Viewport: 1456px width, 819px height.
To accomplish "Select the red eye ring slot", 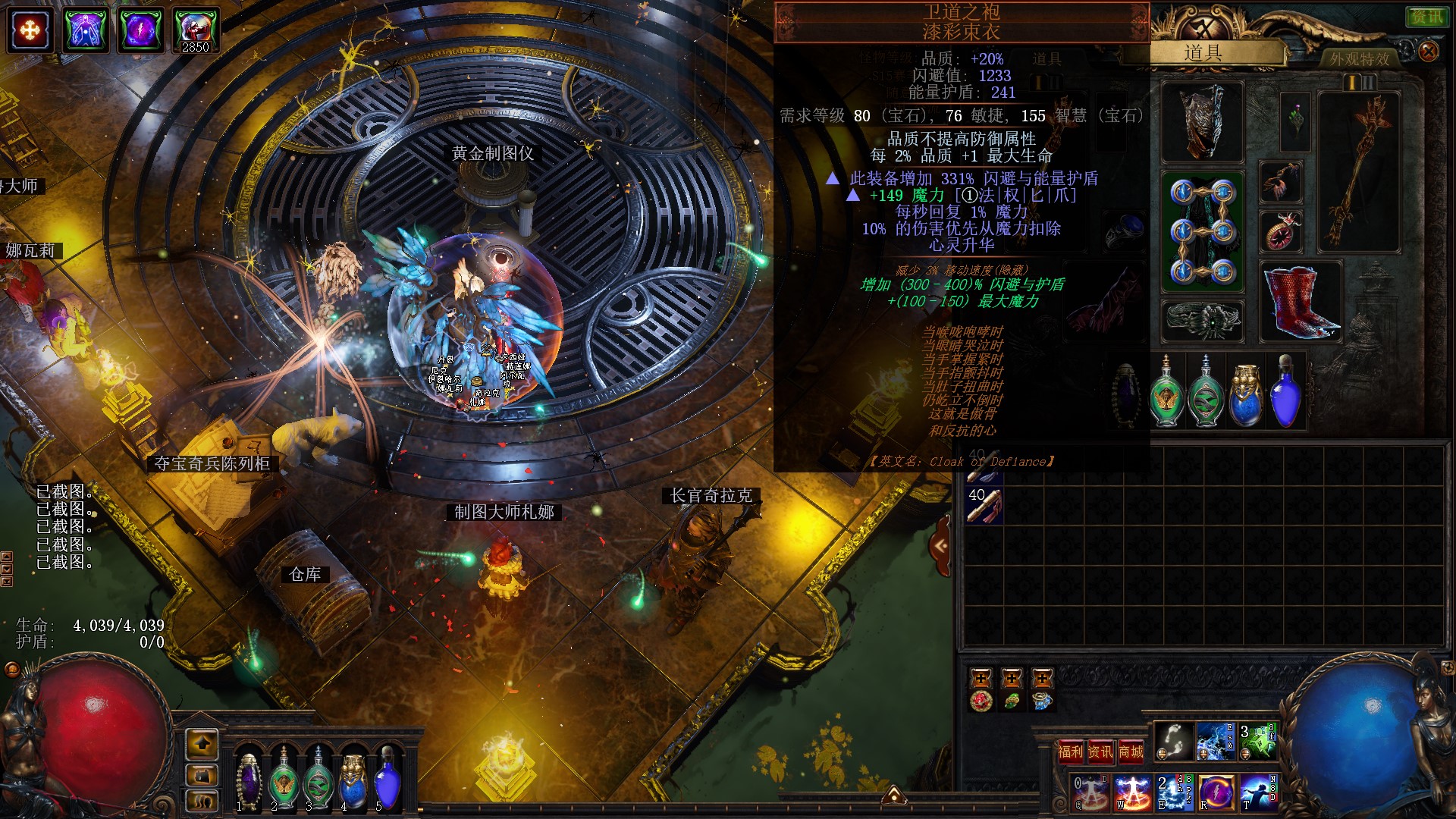I will coord(1281,232).
